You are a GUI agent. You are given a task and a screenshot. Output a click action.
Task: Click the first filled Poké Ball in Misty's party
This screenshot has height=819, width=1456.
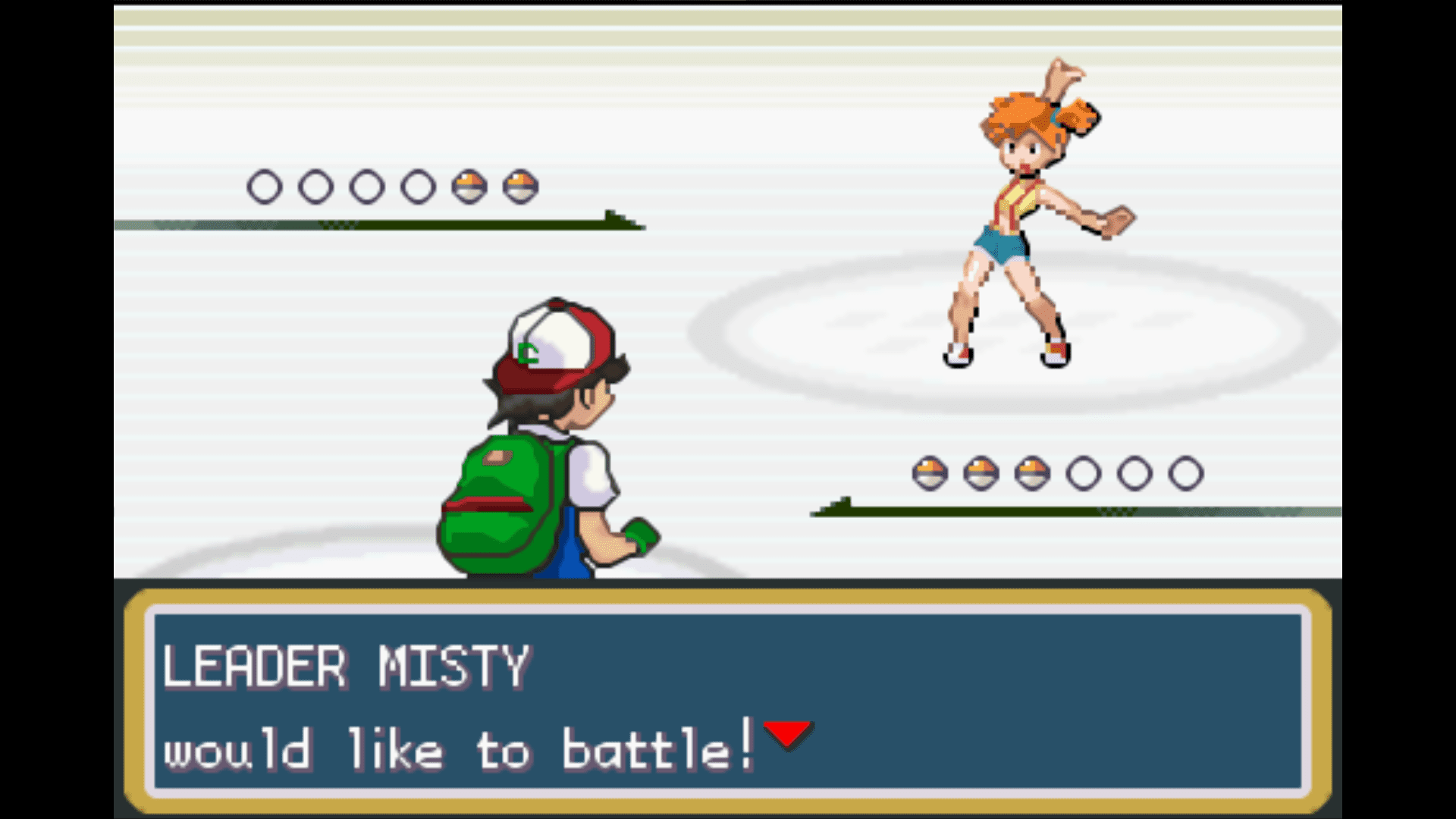click(x=467, y=186)
